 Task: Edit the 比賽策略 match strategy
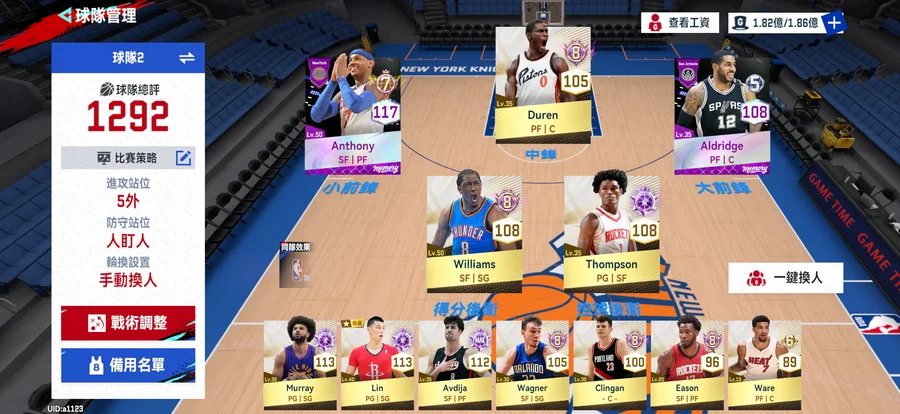pyautogui.click(x=183, y=158)
